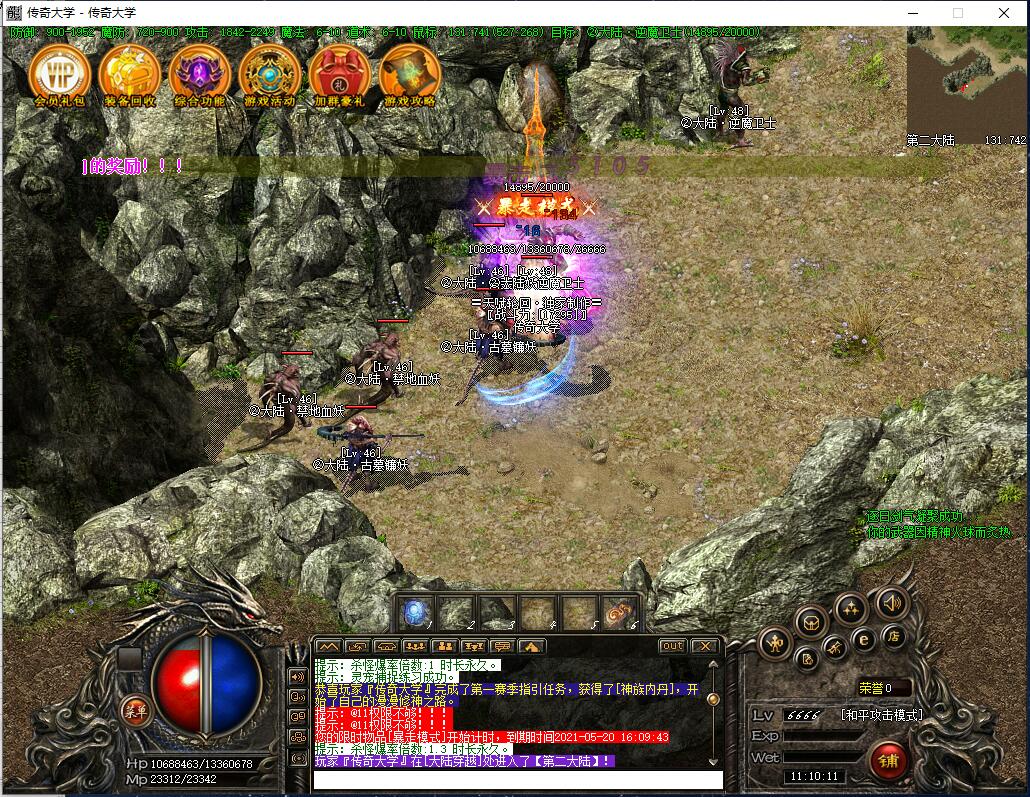Viewport: 1030px width, 797px height.
Task: Click the round red 菜单 menu button
Action: (135, 710)
